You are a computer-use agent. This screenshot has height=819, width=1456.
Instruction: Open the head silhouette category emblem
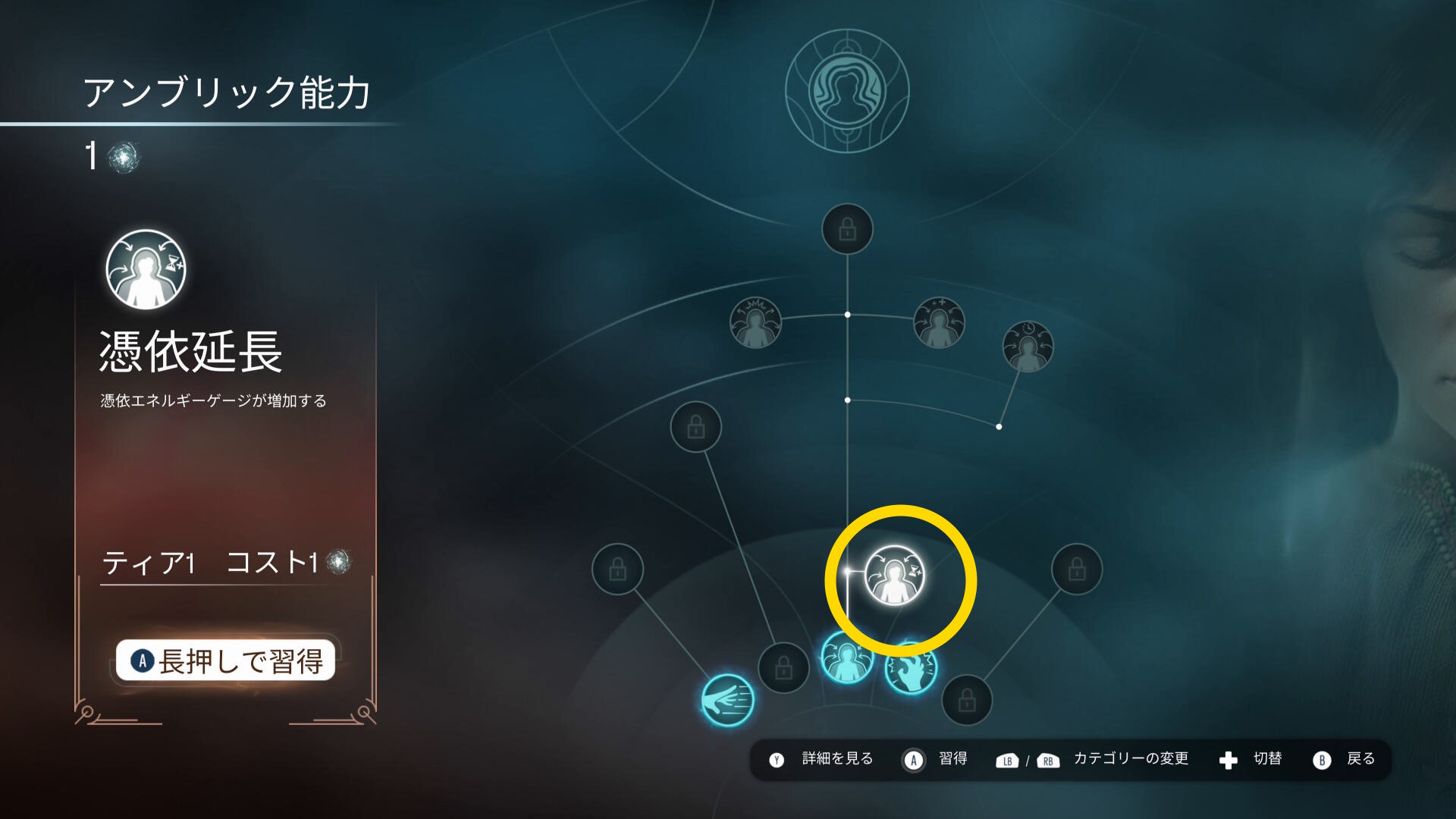tap(847, 91)
